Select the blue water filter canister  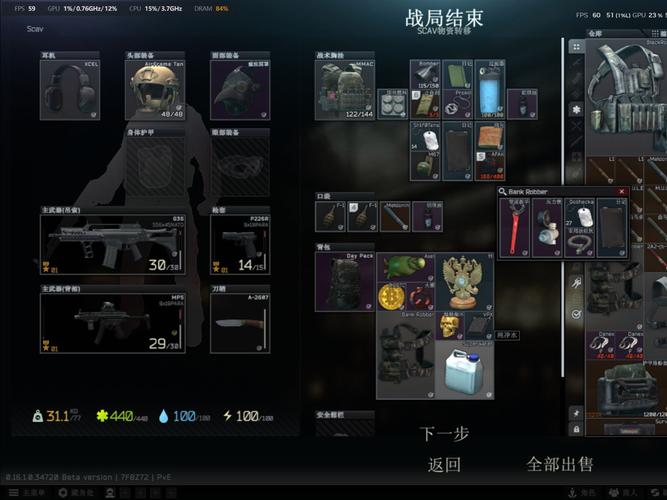point(489,92)
